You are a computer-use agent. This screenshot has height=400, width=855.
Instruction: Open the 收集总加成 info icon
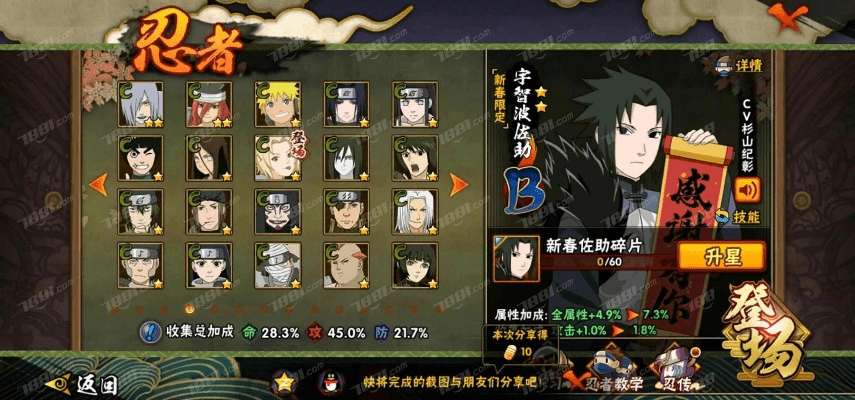click(150, 331)
